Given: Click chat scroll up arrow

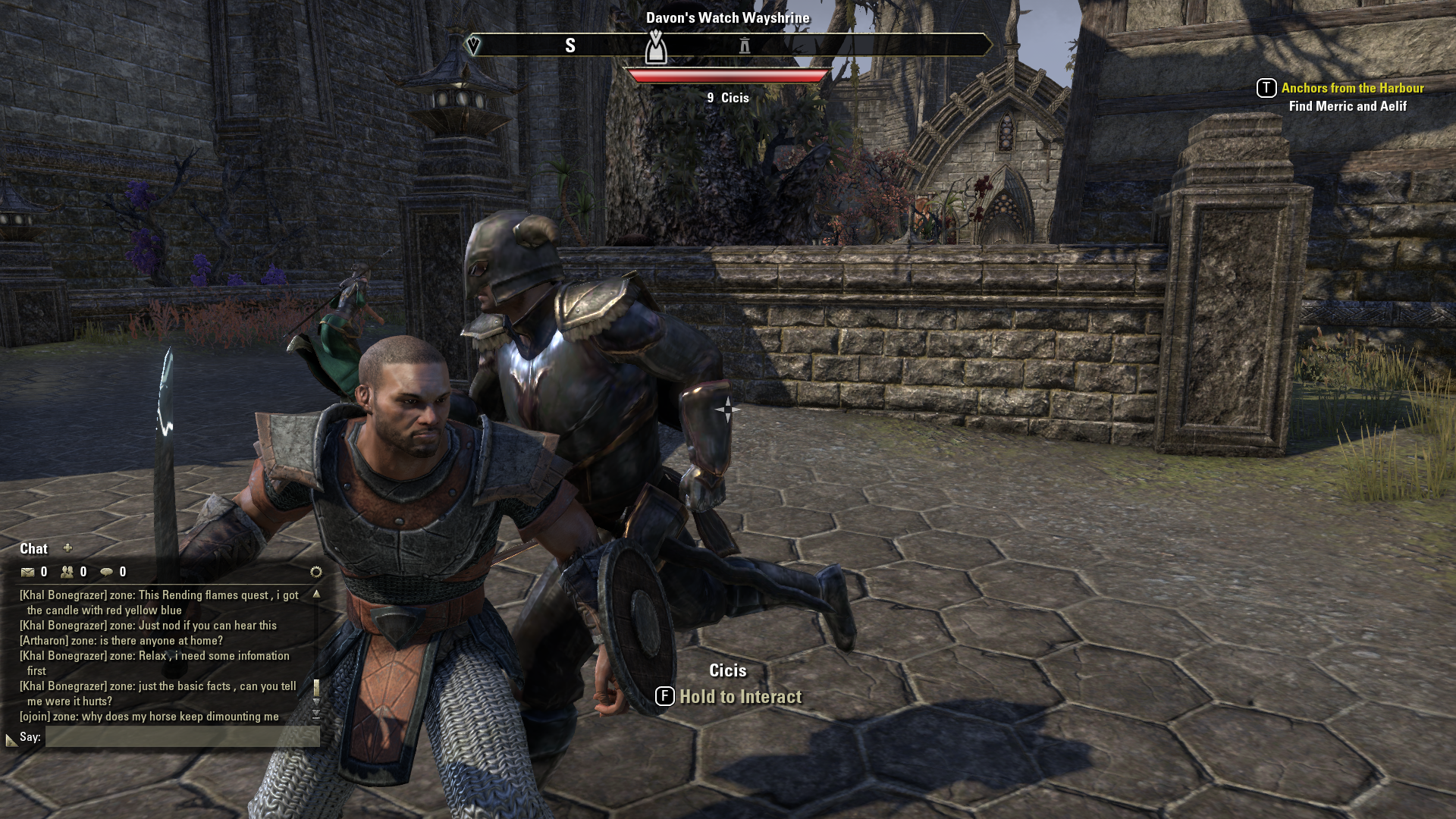Looking at the screenshot, I should (x=316, y=595).
